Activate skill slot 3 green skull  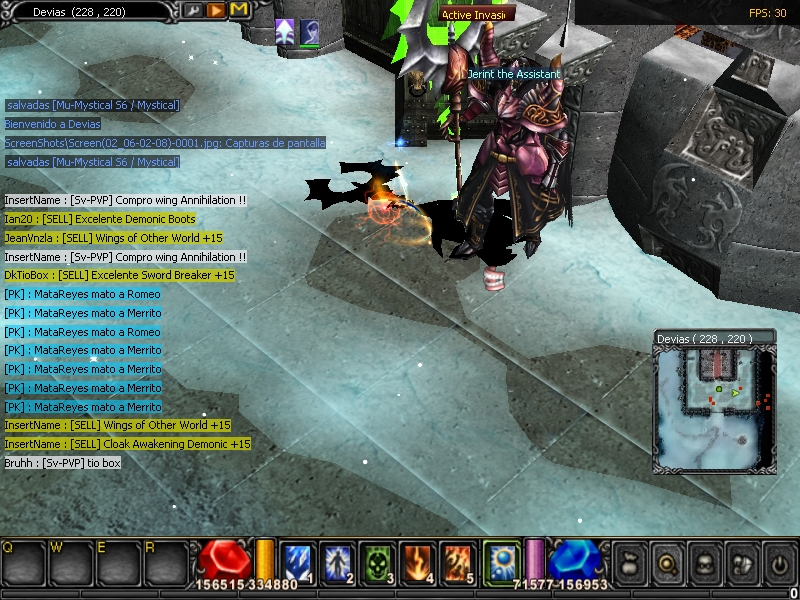point(375,562)
